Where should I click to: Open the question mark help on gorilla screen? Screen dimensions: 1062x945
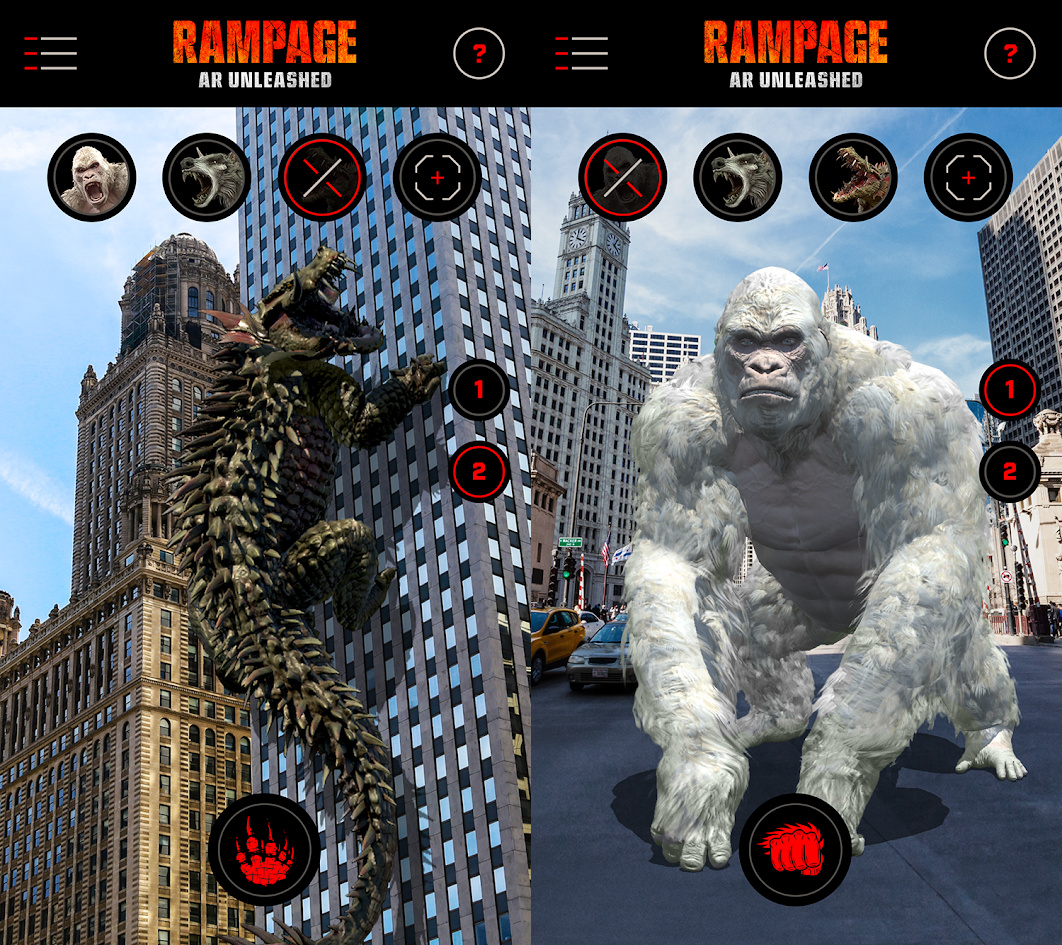point(1010,53)
